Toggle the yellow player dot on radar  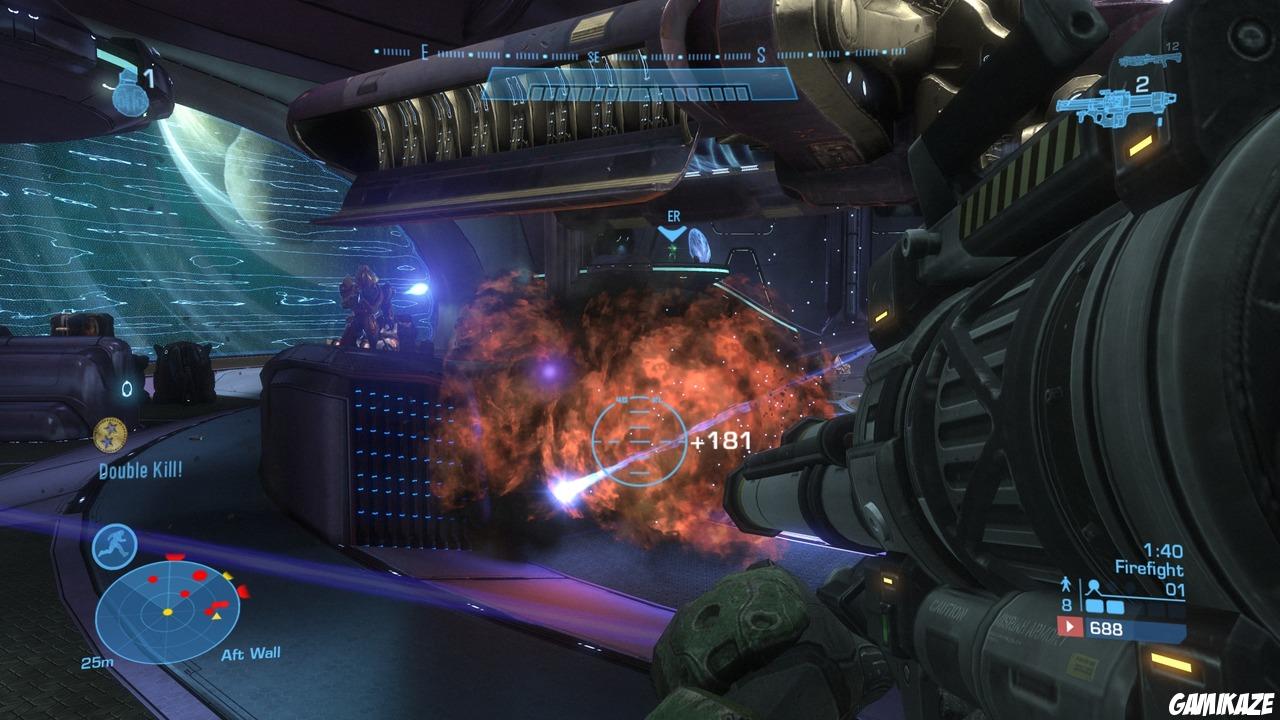[x=168, y=611]
